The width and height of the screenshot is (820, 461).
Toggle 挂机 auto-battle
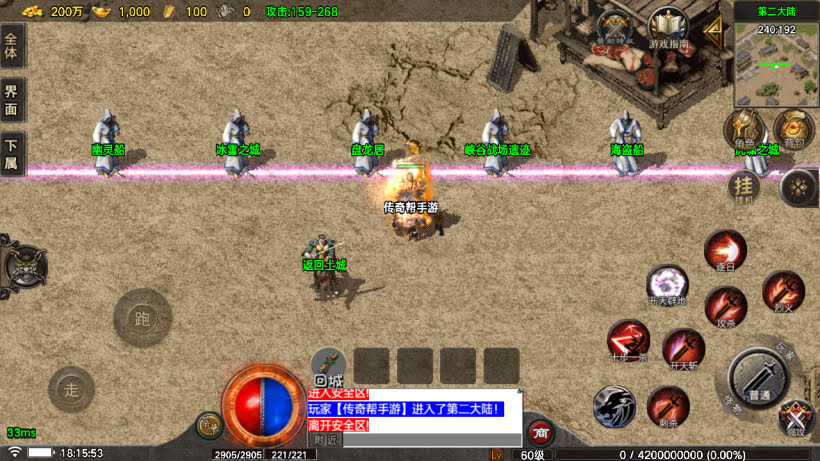744,186
